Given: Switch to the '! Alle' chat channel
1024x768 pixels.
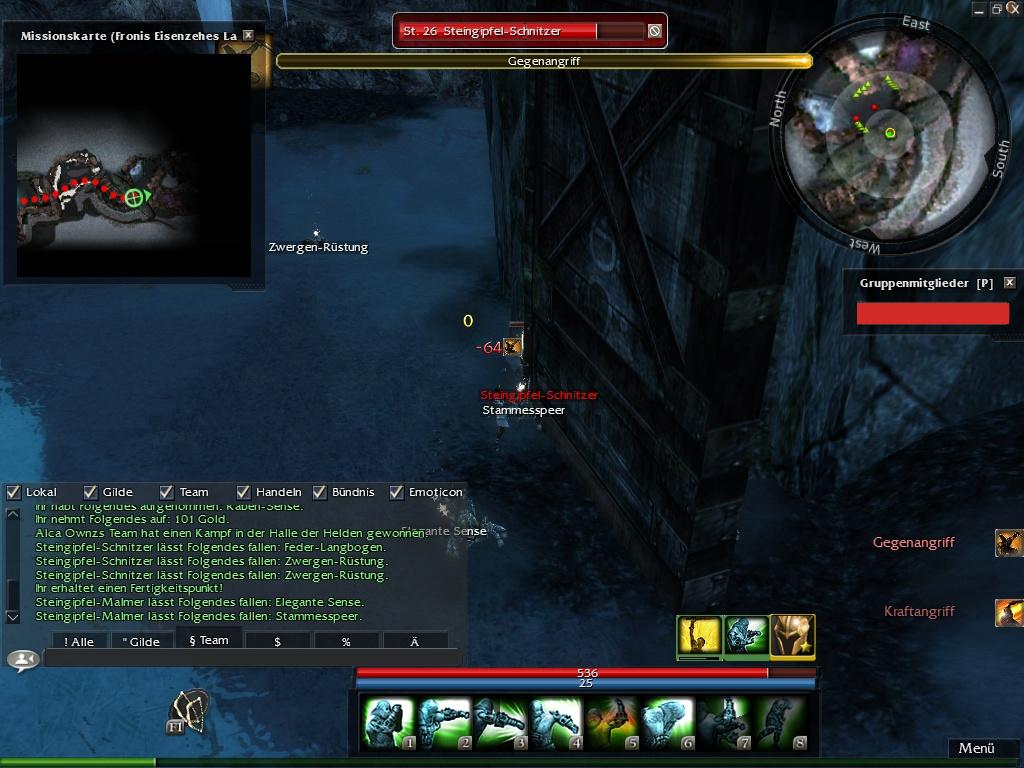Looking at the screenshot, I should pos(79,641).
